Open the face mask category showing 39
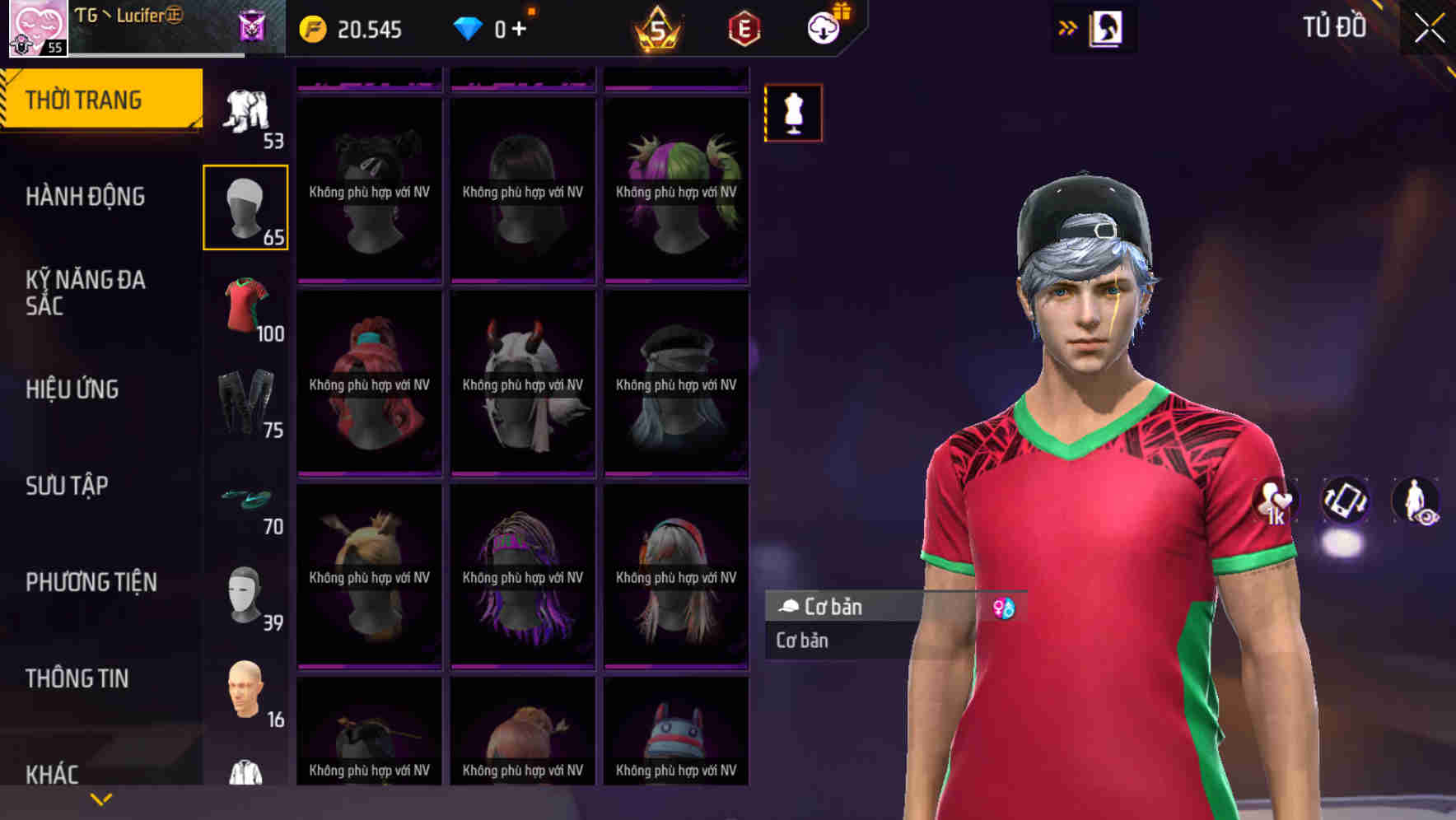 pos(245,597)
